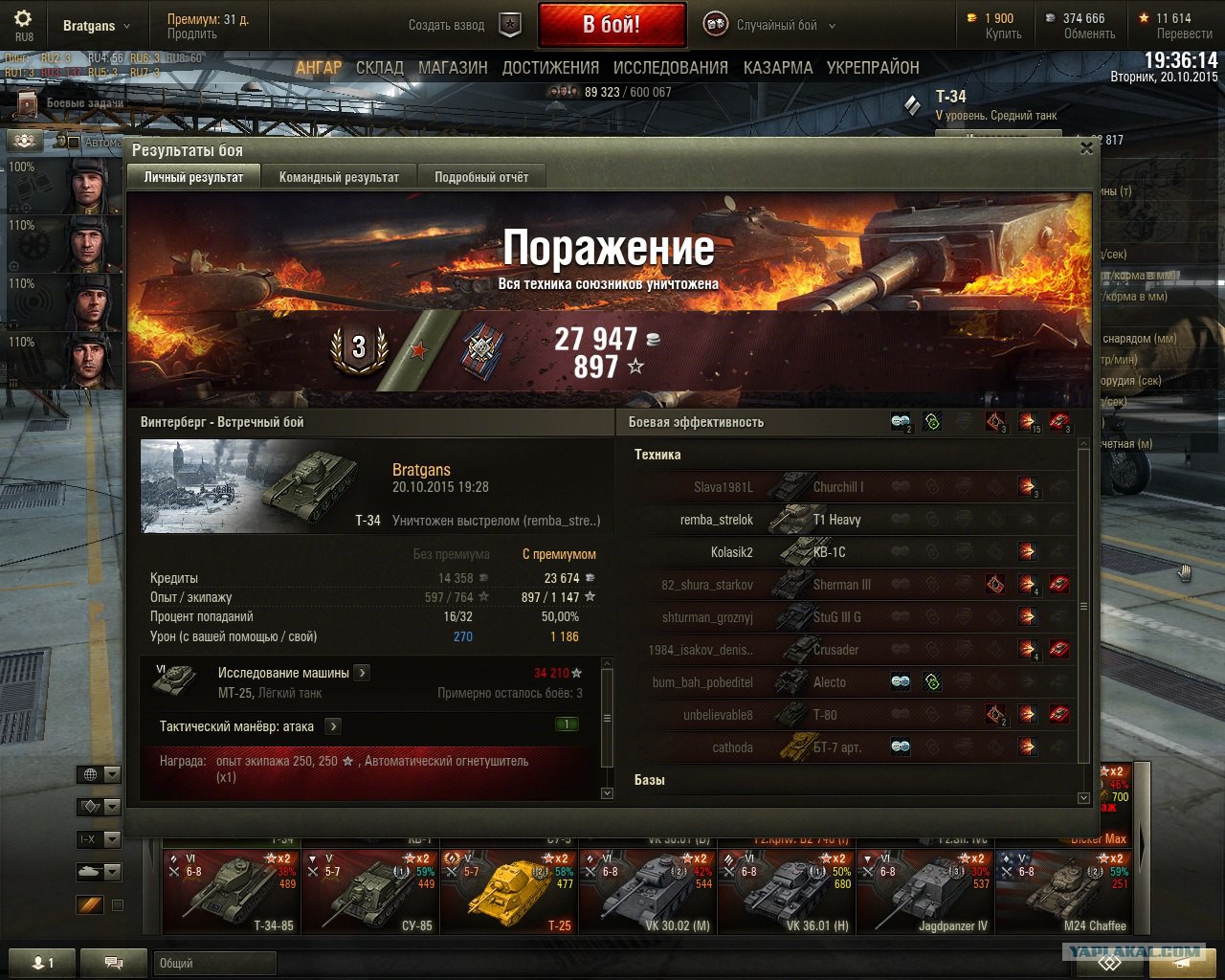Viewport: 1225px width, 980px height.
Task: Switch to the Командный результат tab
Action: (x=339, y=177)
